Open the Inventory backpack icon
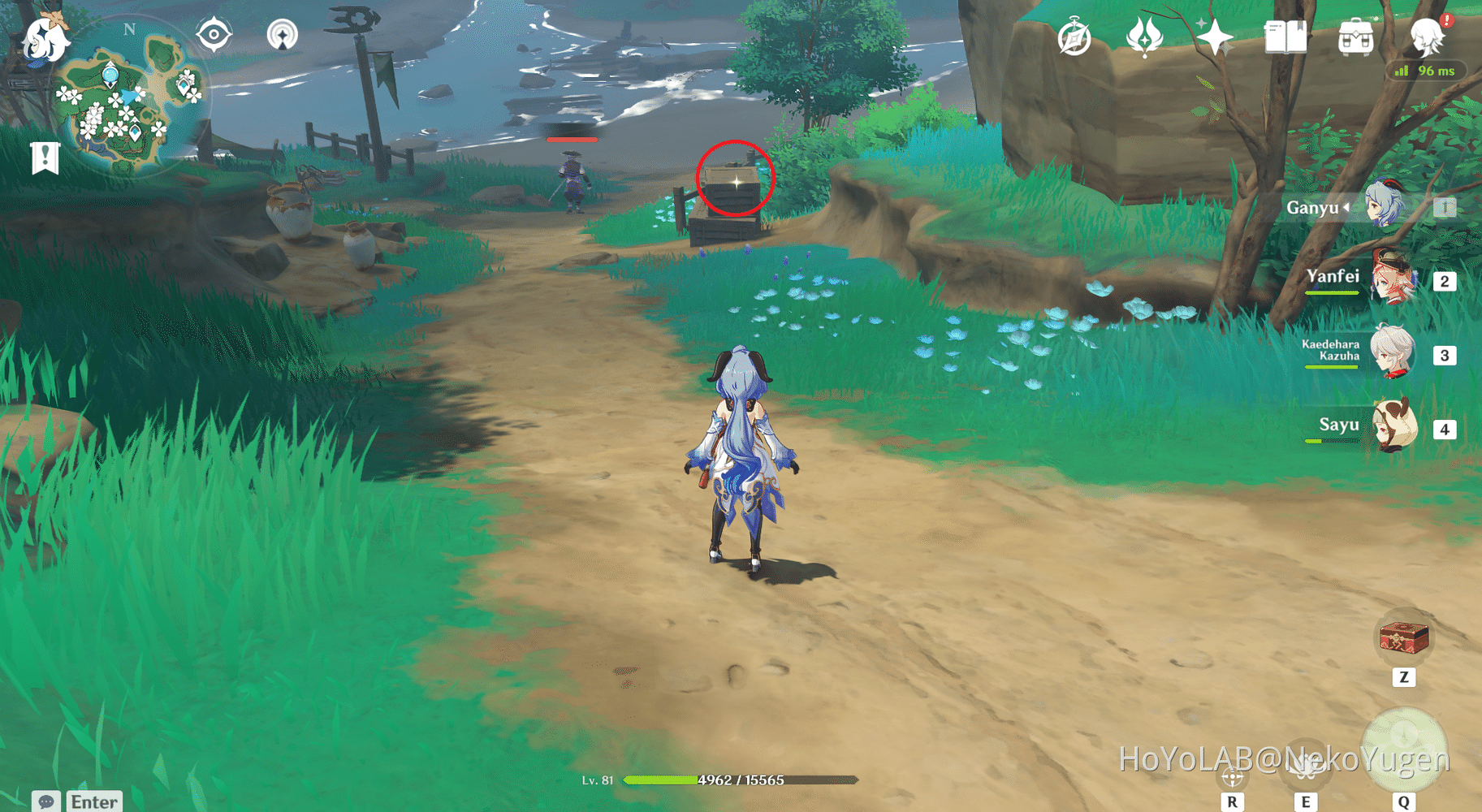The image size is (1482, 812). tap(1355, 36)
